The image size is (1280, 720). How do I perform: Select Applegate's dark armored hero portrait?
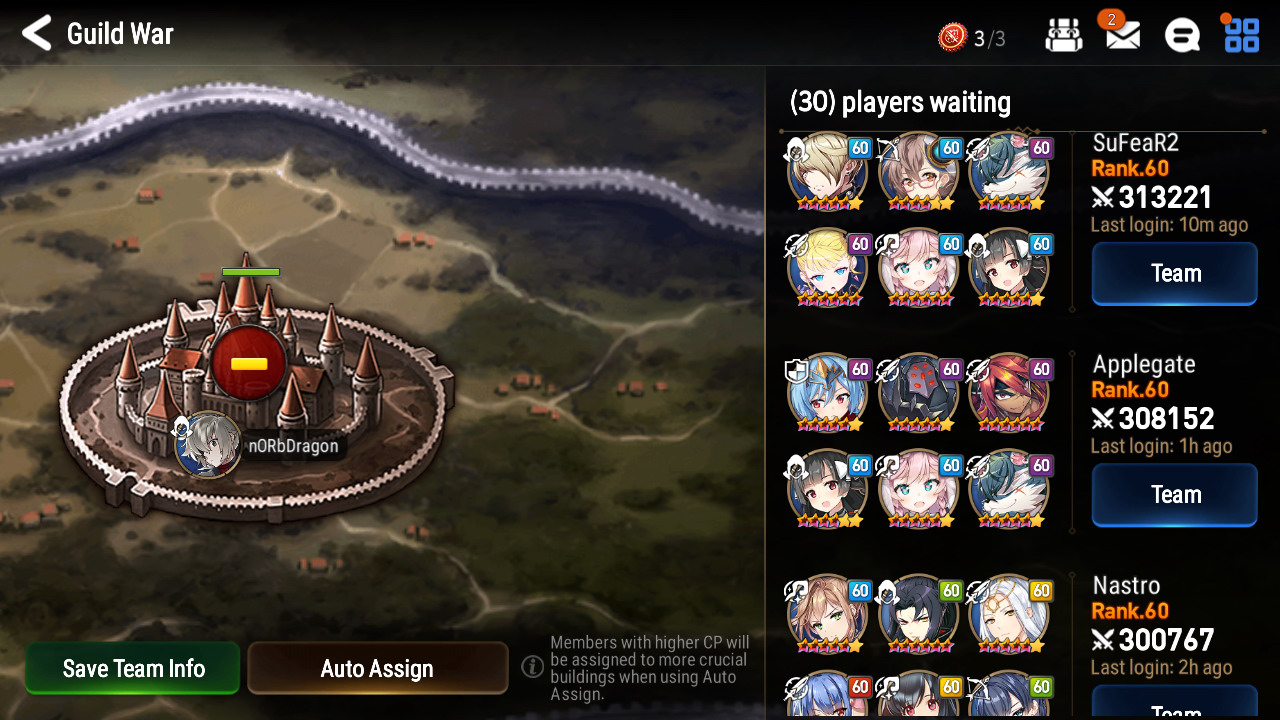(x=918, y=393)
